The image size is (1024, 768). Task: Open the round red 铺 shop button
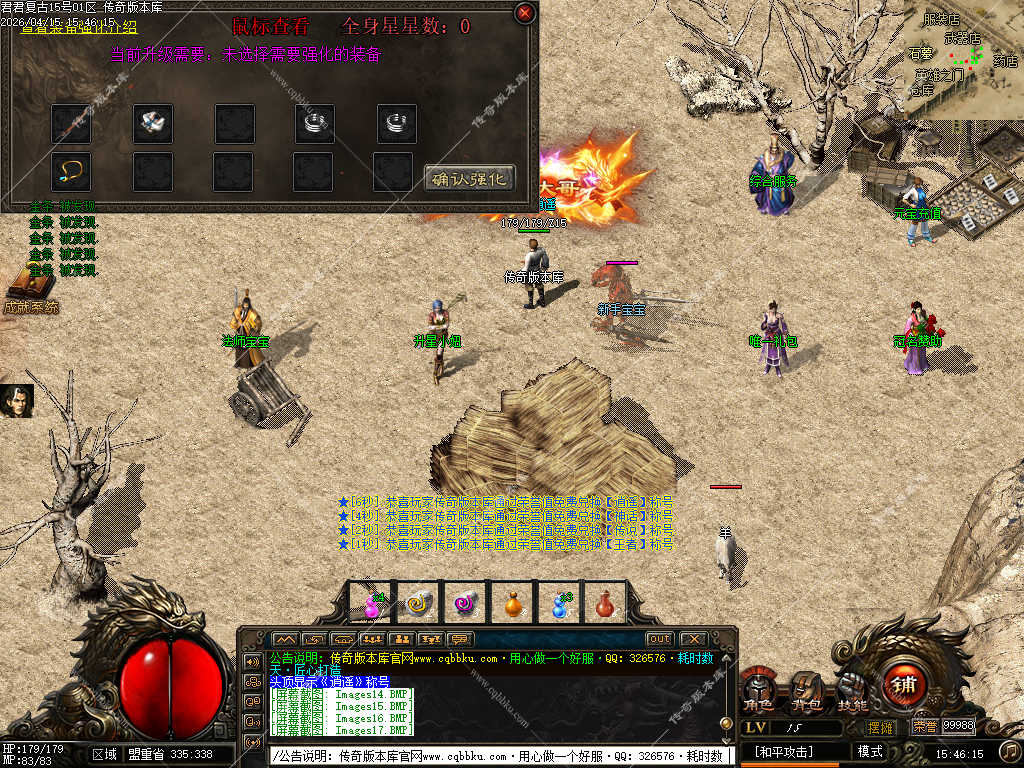[x=904, y=685]
